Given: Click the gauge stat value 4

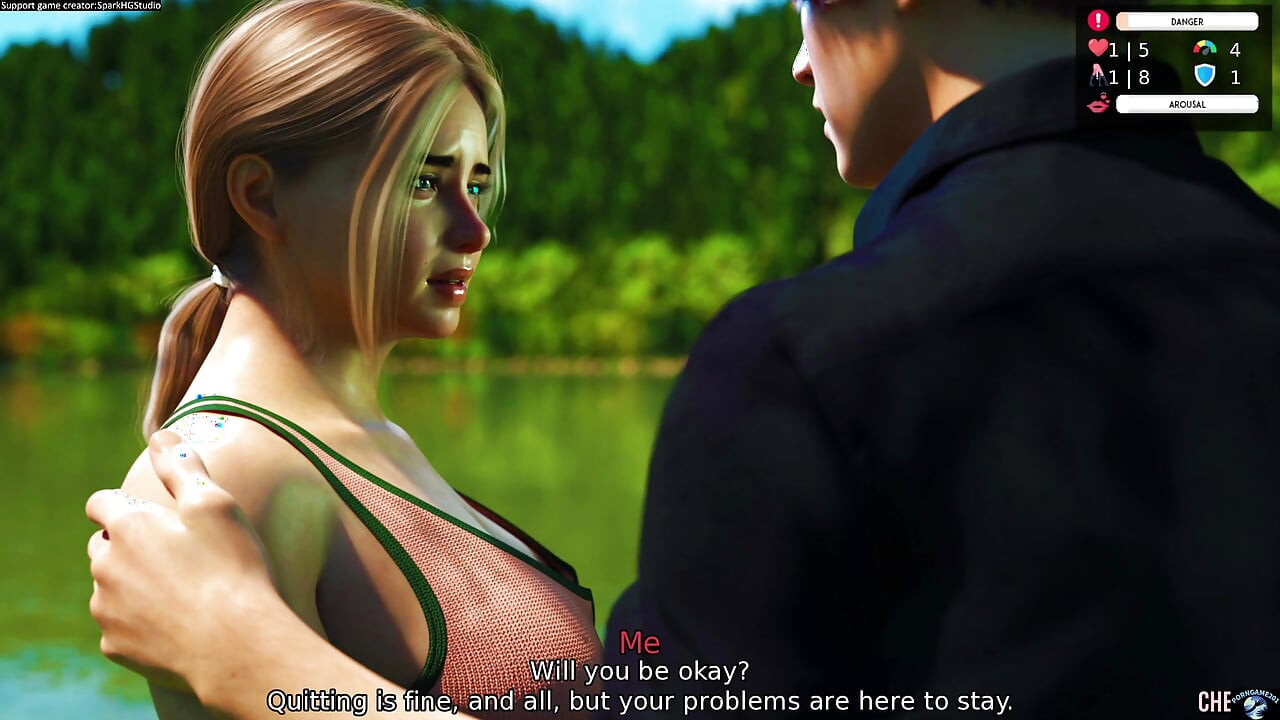Looking at the screenshot, I should 1235,48.
